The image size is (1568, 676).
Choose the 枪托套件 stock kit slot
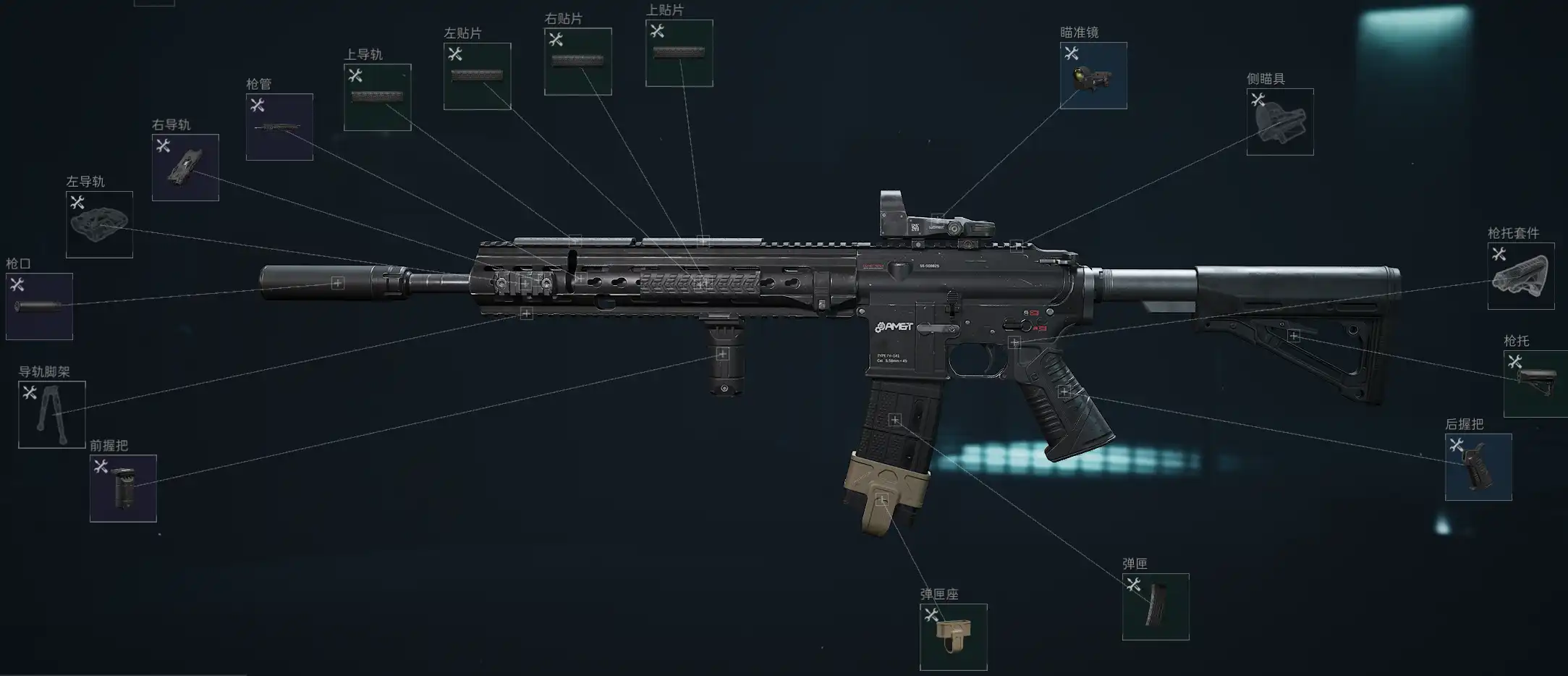pyautogui.click(x=1520, y=276)
